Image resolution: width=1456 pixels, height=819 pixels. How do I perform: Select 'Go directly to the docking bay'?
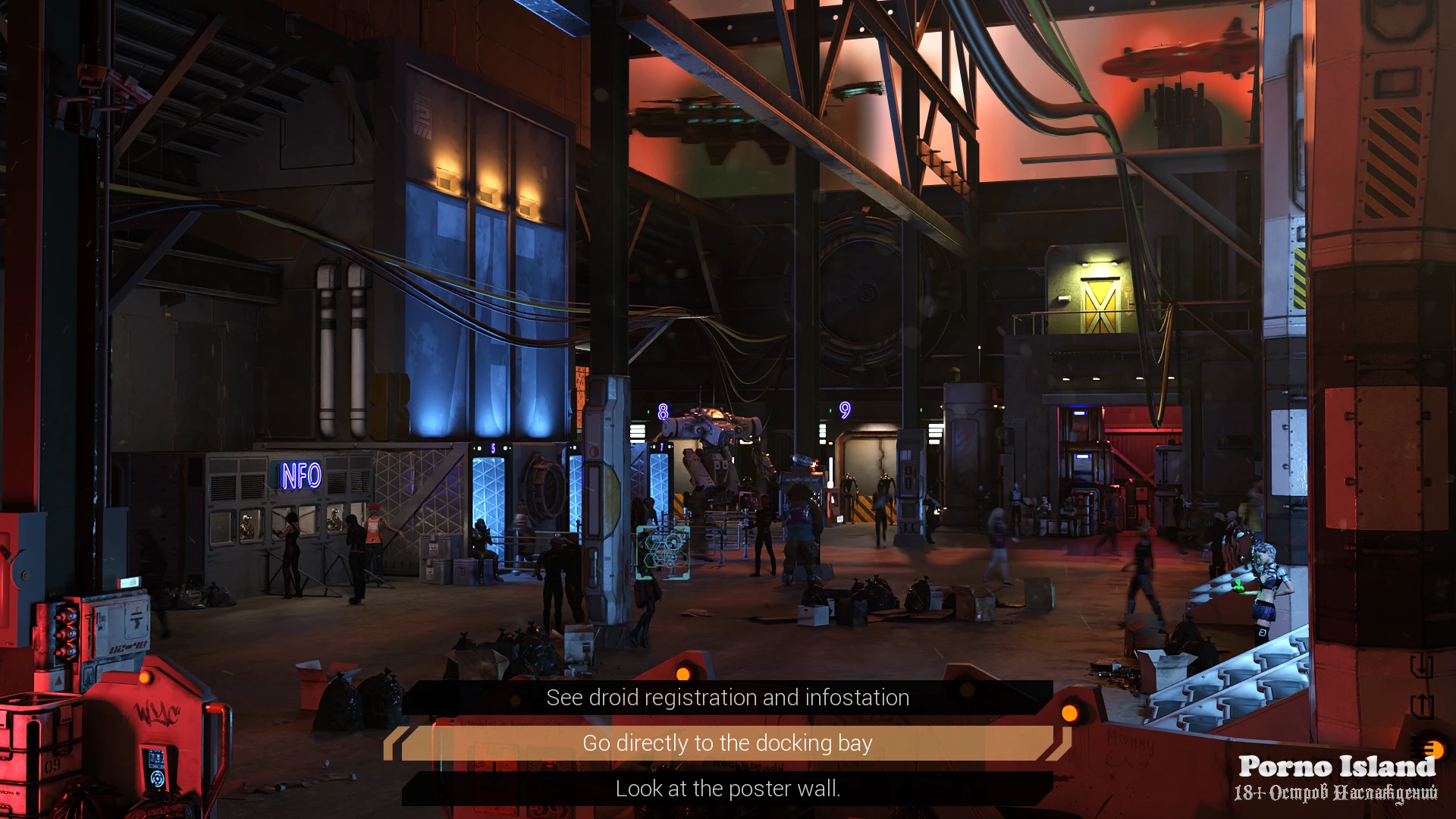point(727,743)
